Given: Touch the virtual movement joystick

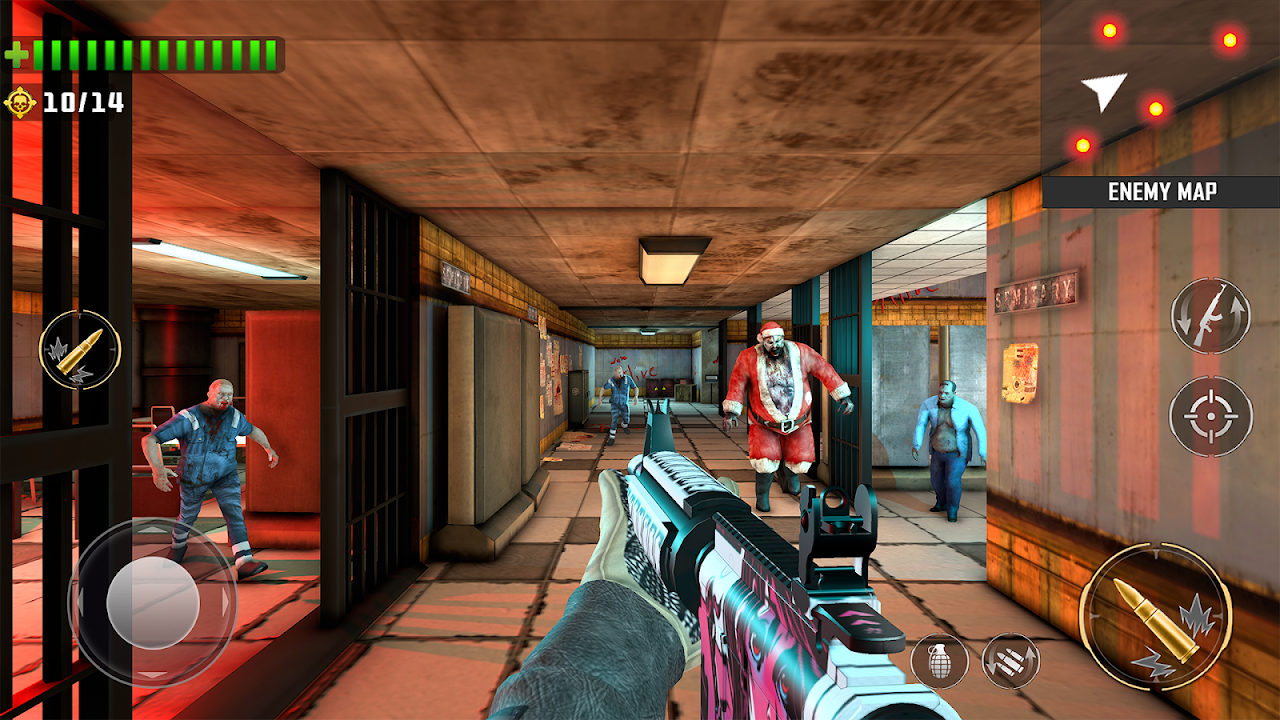Looking at the screenshot, I should [152, 602].
